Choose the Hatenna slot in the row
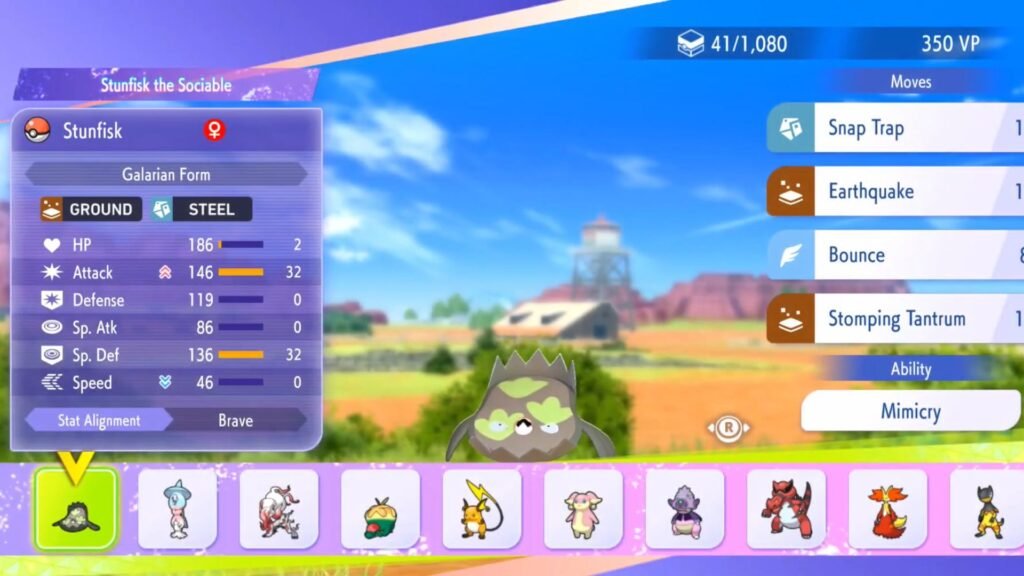1024x576 pixels. [x=177, y=509]
